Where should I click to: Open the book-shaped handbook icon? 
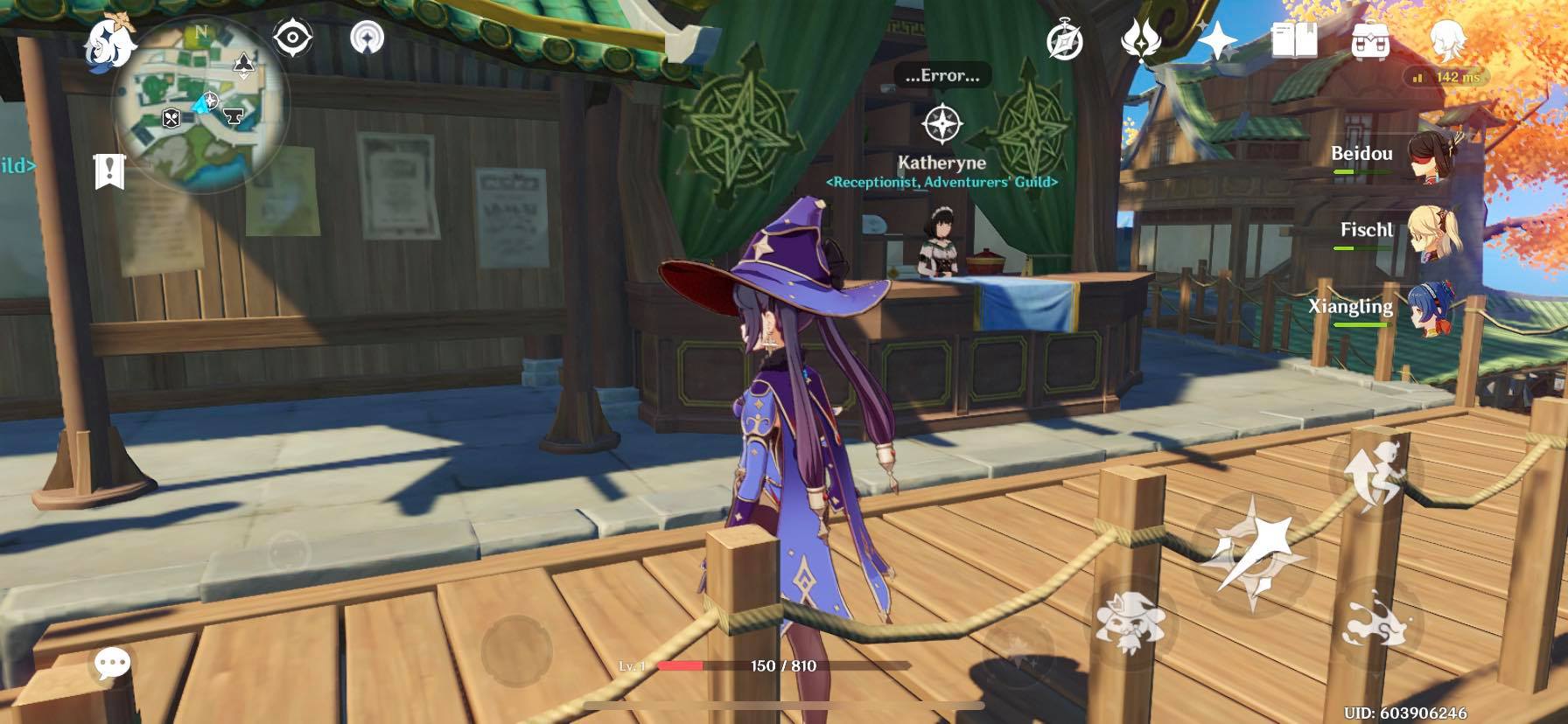pyautogui.click(x=1293, y=40)
